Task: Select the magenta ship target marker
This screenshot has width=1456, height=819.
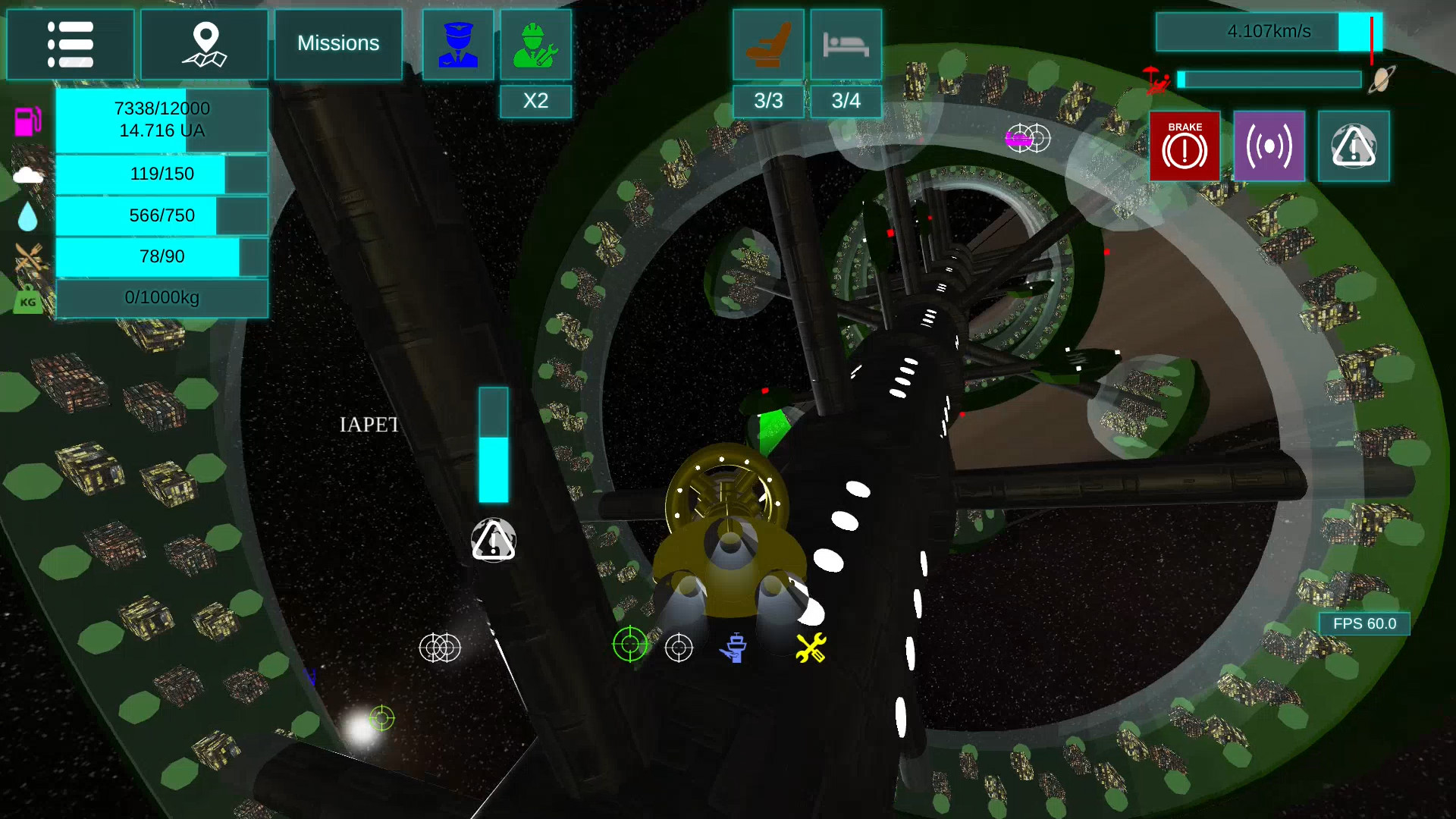Action: tap(1018, 139)
